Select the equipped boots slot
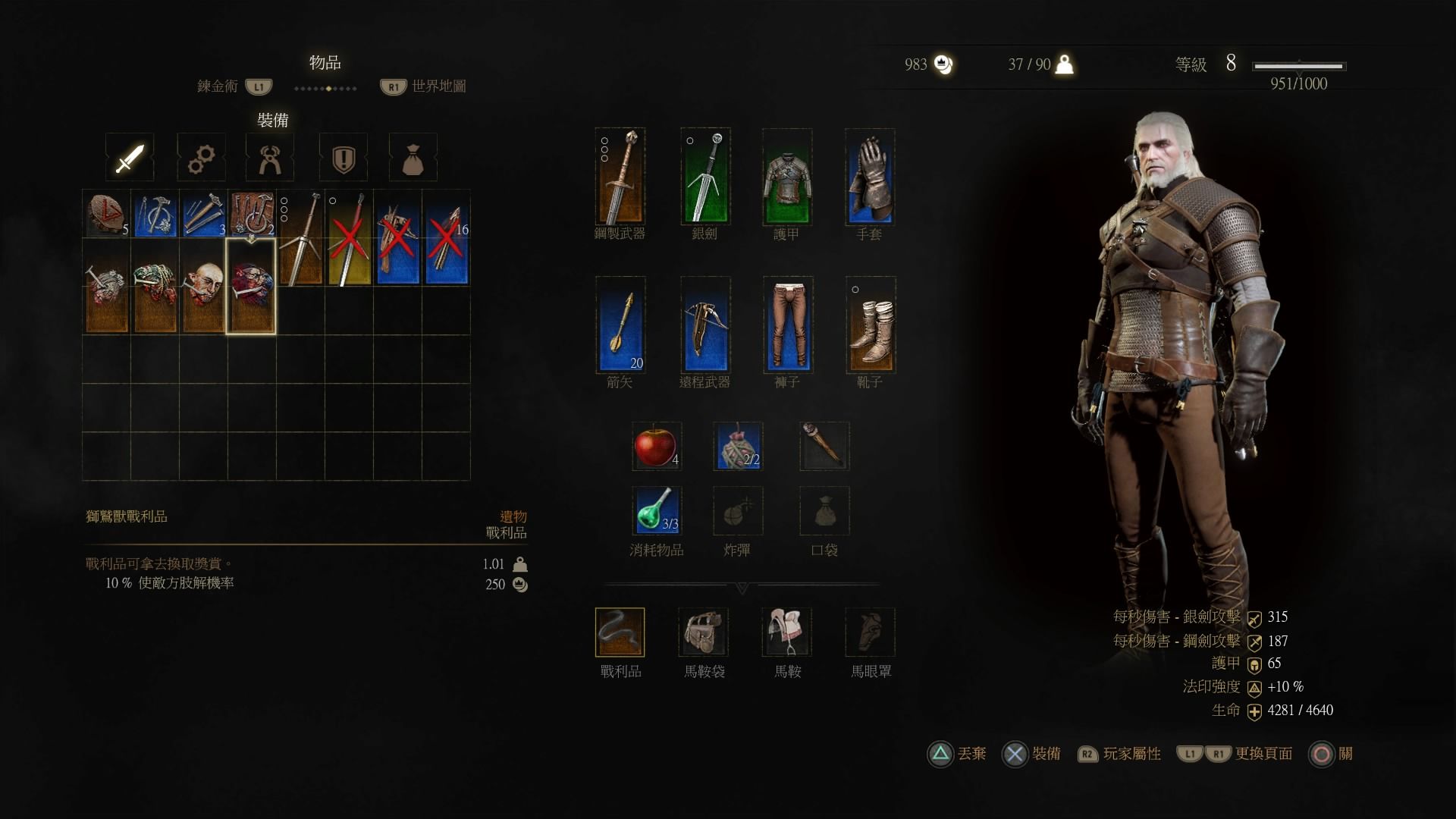The width and height of the screenshot is (1456, 819). tap(871, 325)
